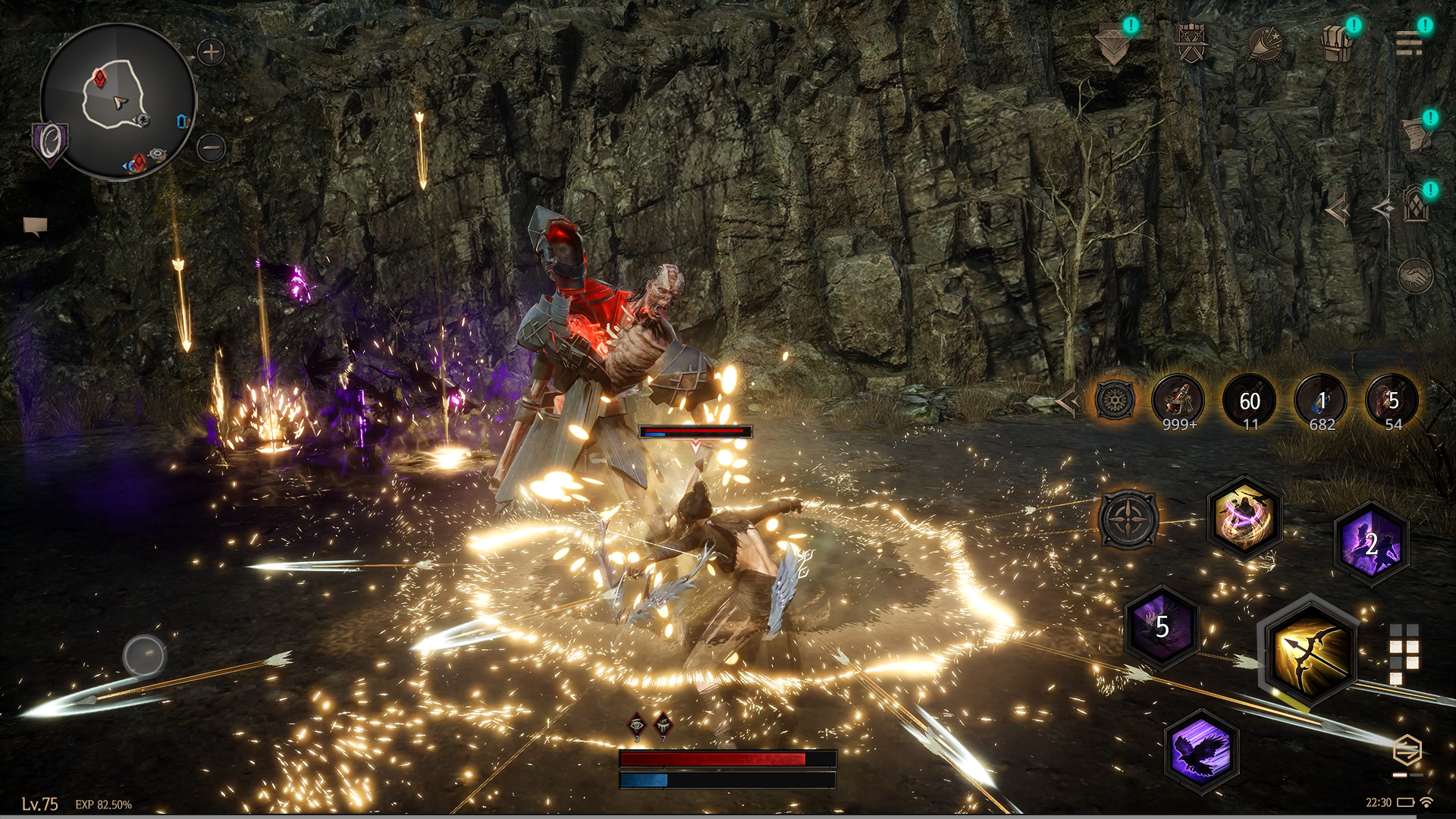Screen dimensions: 1456x819
Task: Zoom out the minimap with minus button
Action: tap(211, 147)
